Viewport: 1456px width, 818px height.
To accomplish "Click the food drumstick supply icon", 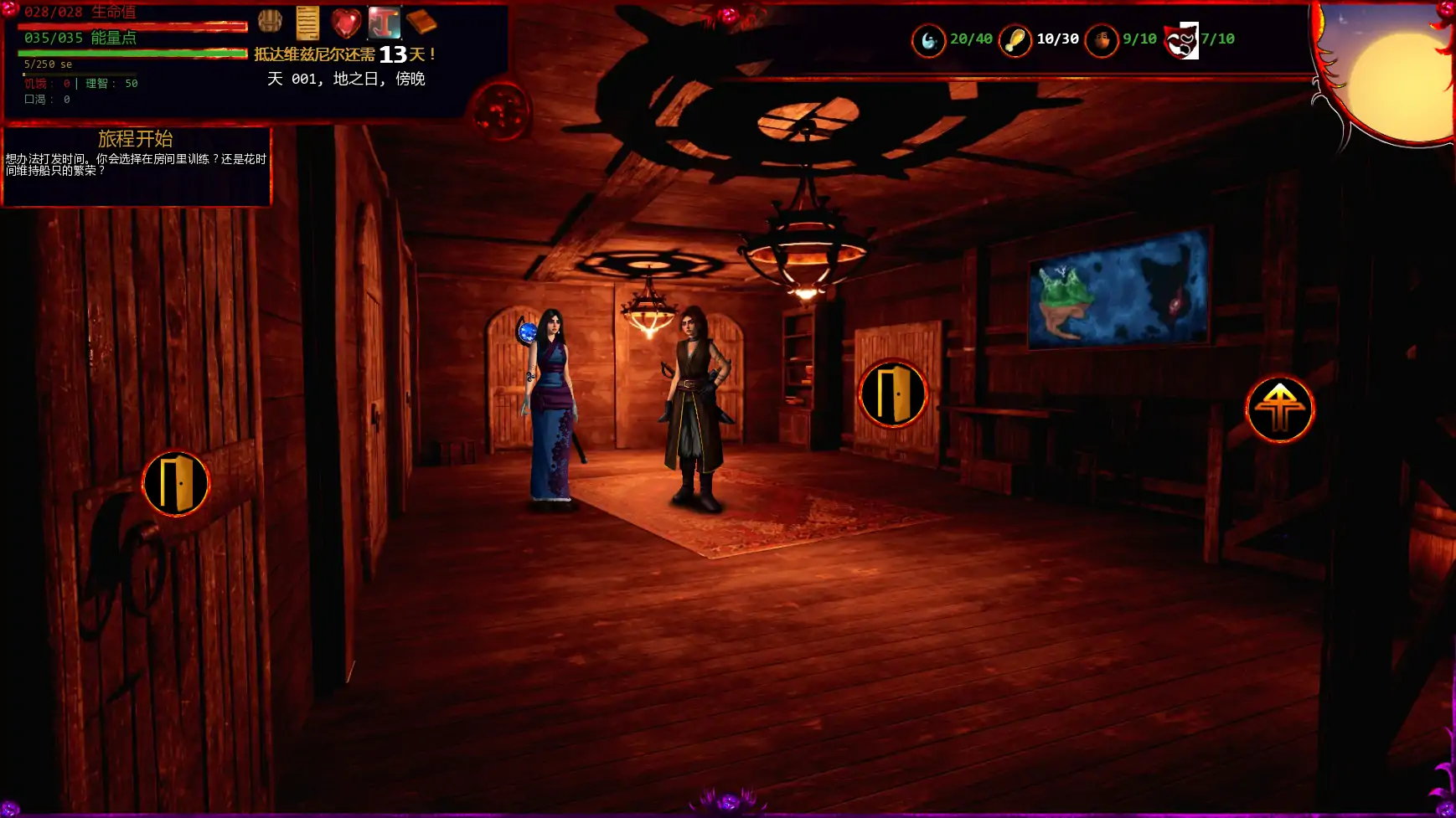I will (1016, 40).
